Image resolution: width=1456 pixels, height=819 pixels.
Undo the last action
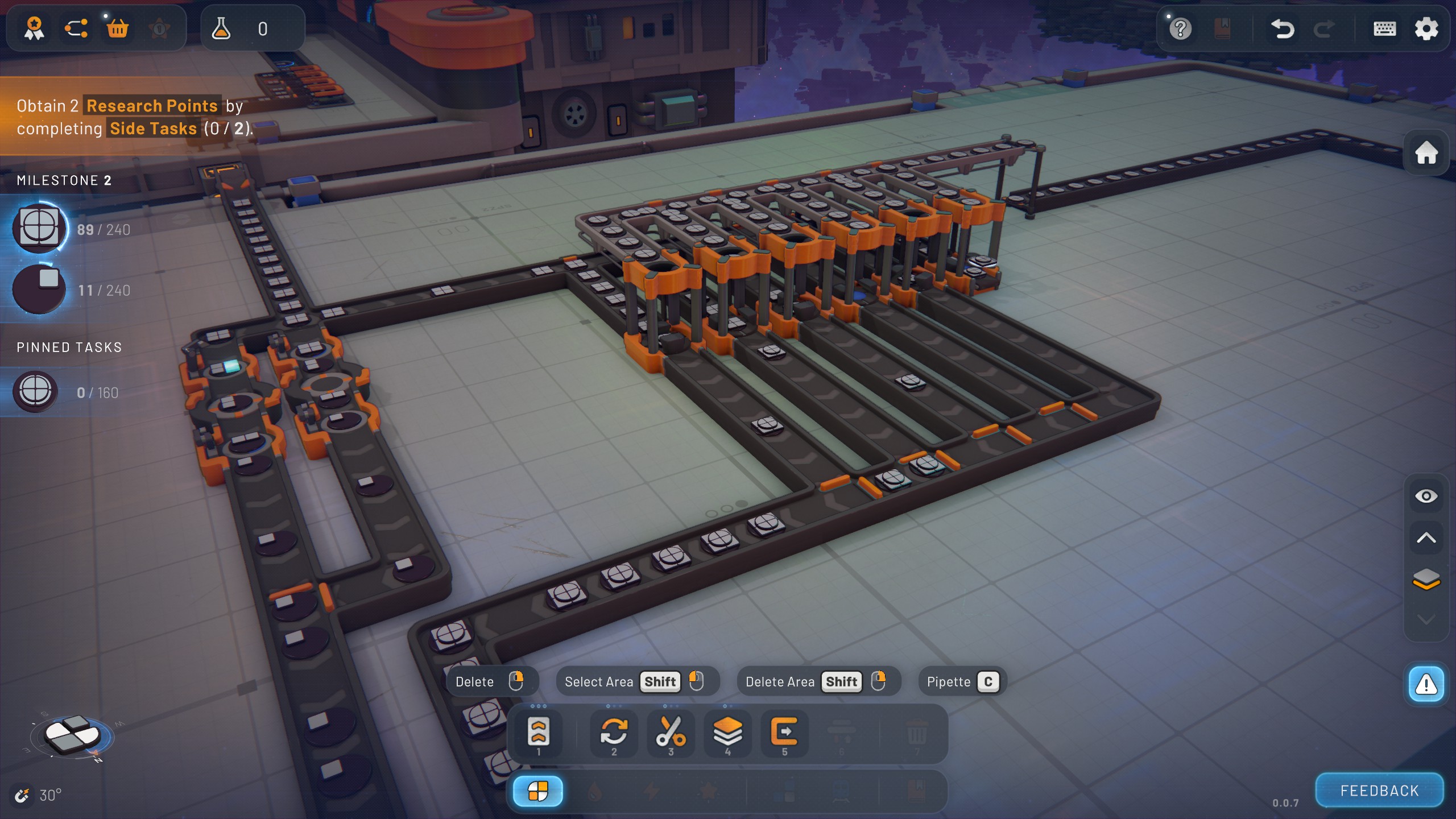tap(1282, 28)
